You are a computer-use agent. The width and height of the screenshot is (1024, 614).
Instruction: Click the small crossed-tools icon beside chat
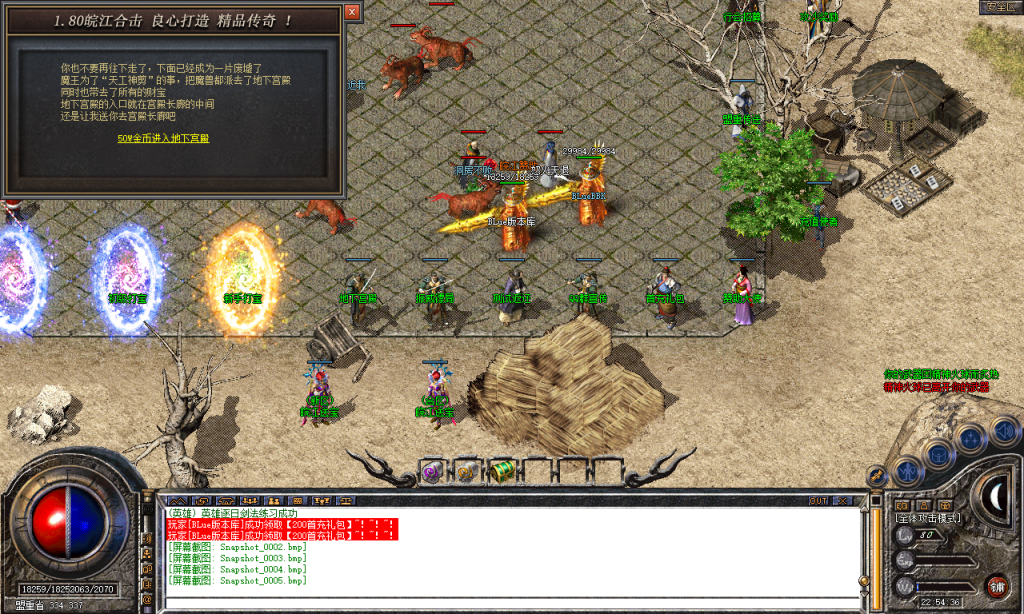click(x=876, y=476)
